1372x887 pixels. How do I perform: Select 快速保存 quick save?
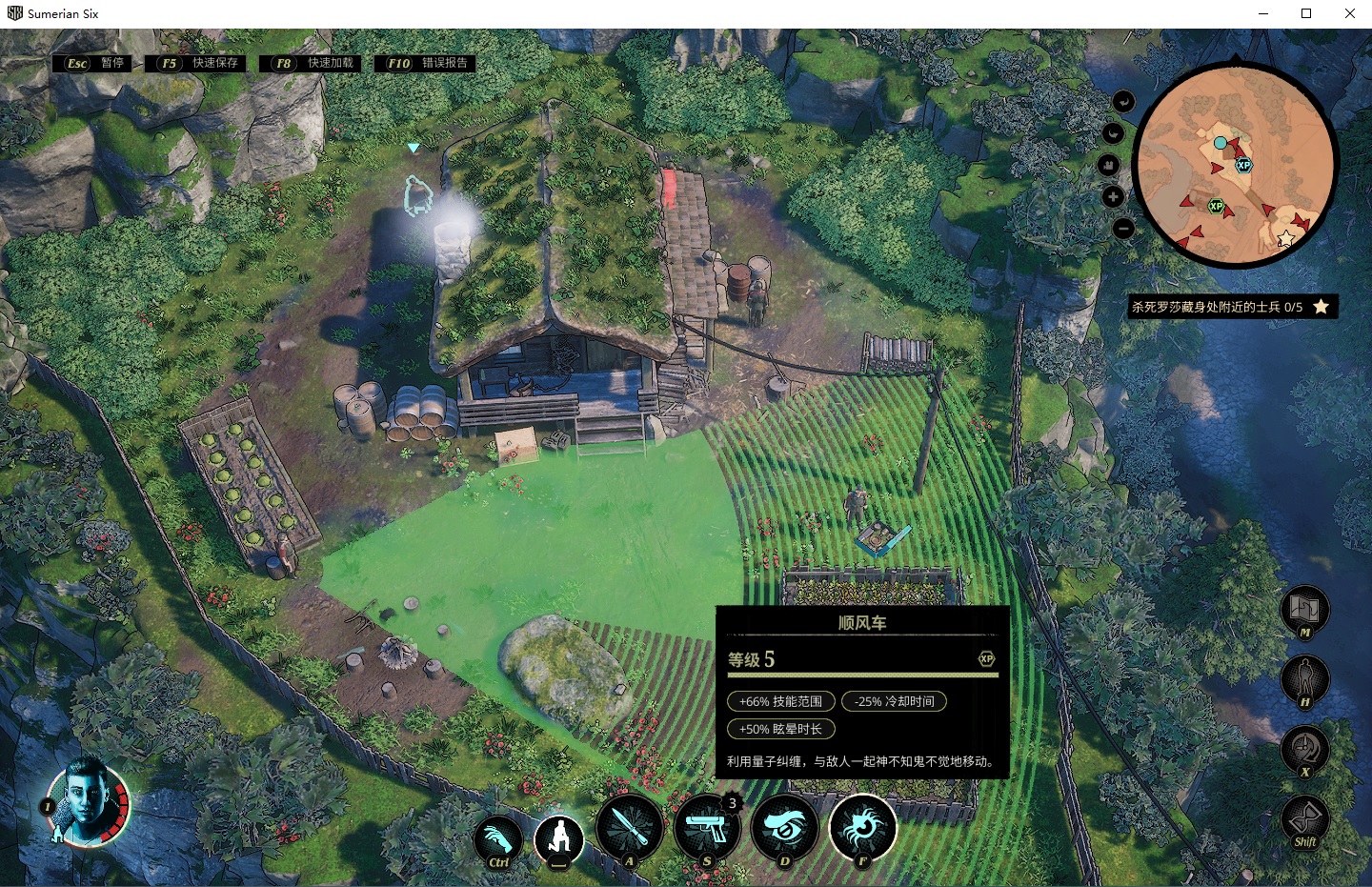coord(199,64)
